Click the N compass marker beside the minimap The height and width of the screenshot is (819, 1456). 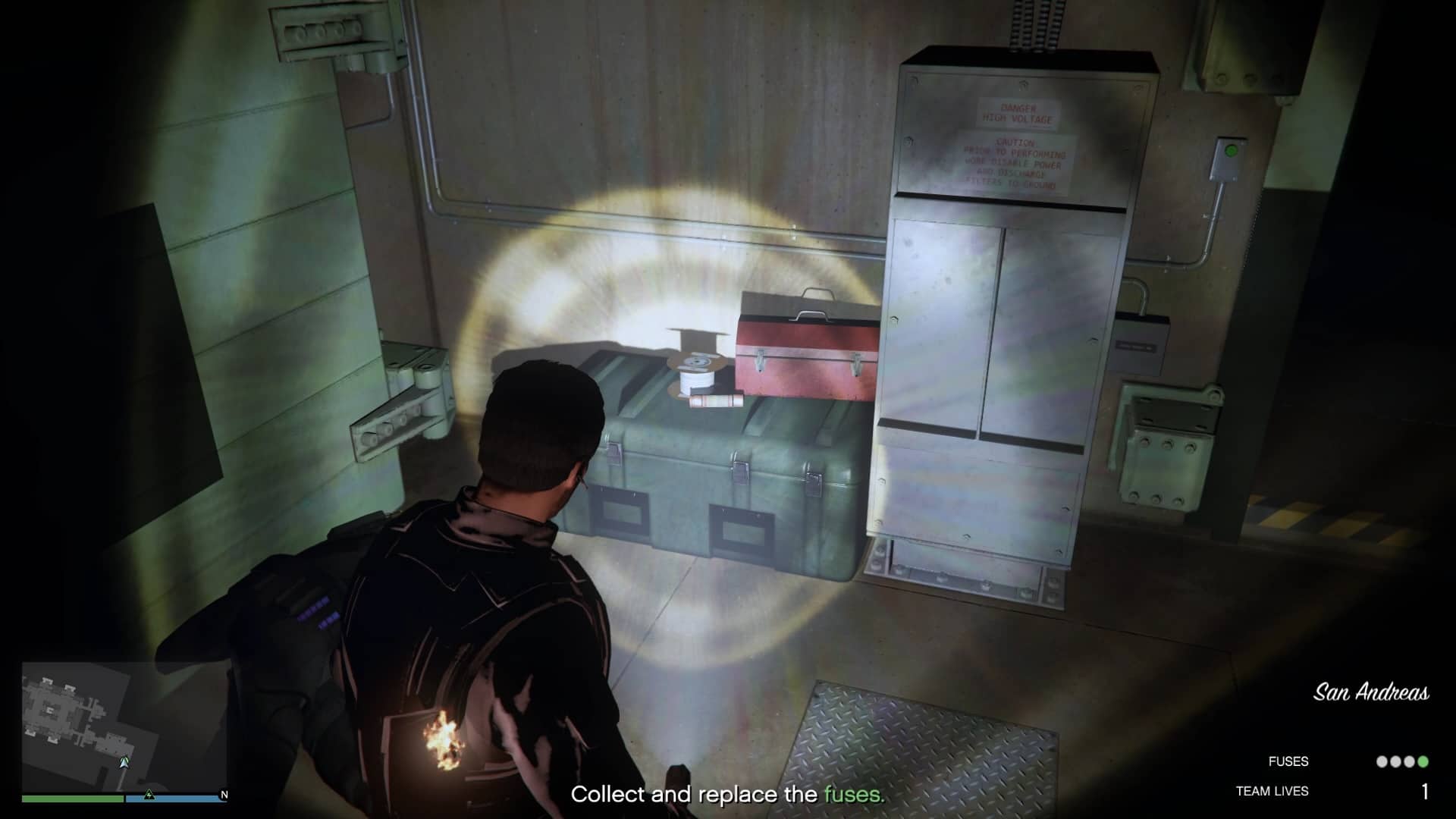click(x=224, y=795)
